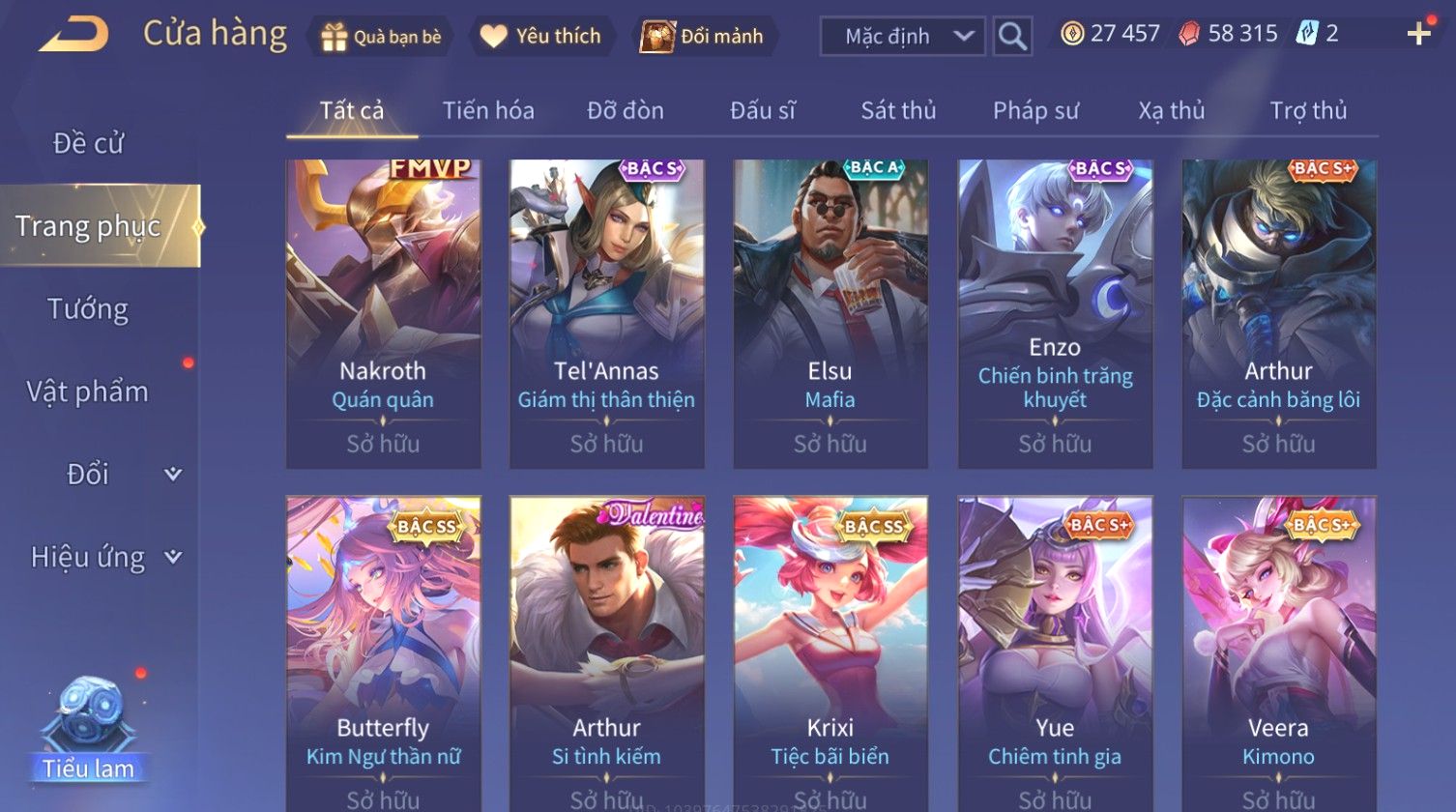Show the Sát thủ skins tab
The width and height of the screenshot is (1456, 812).
(898, 111)
